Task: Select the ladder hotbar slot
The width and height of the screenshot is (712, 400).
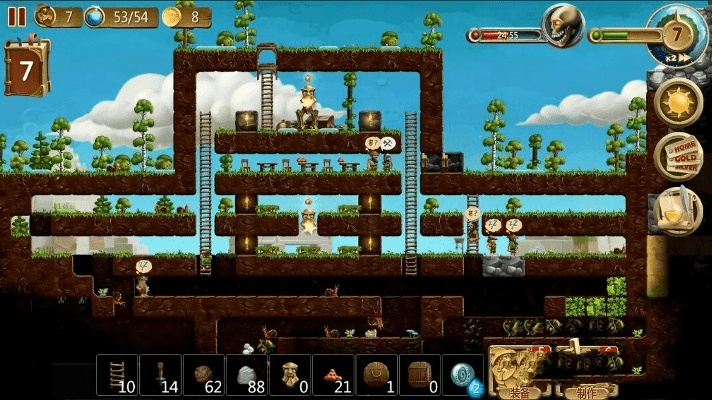Action: [117, 375]
